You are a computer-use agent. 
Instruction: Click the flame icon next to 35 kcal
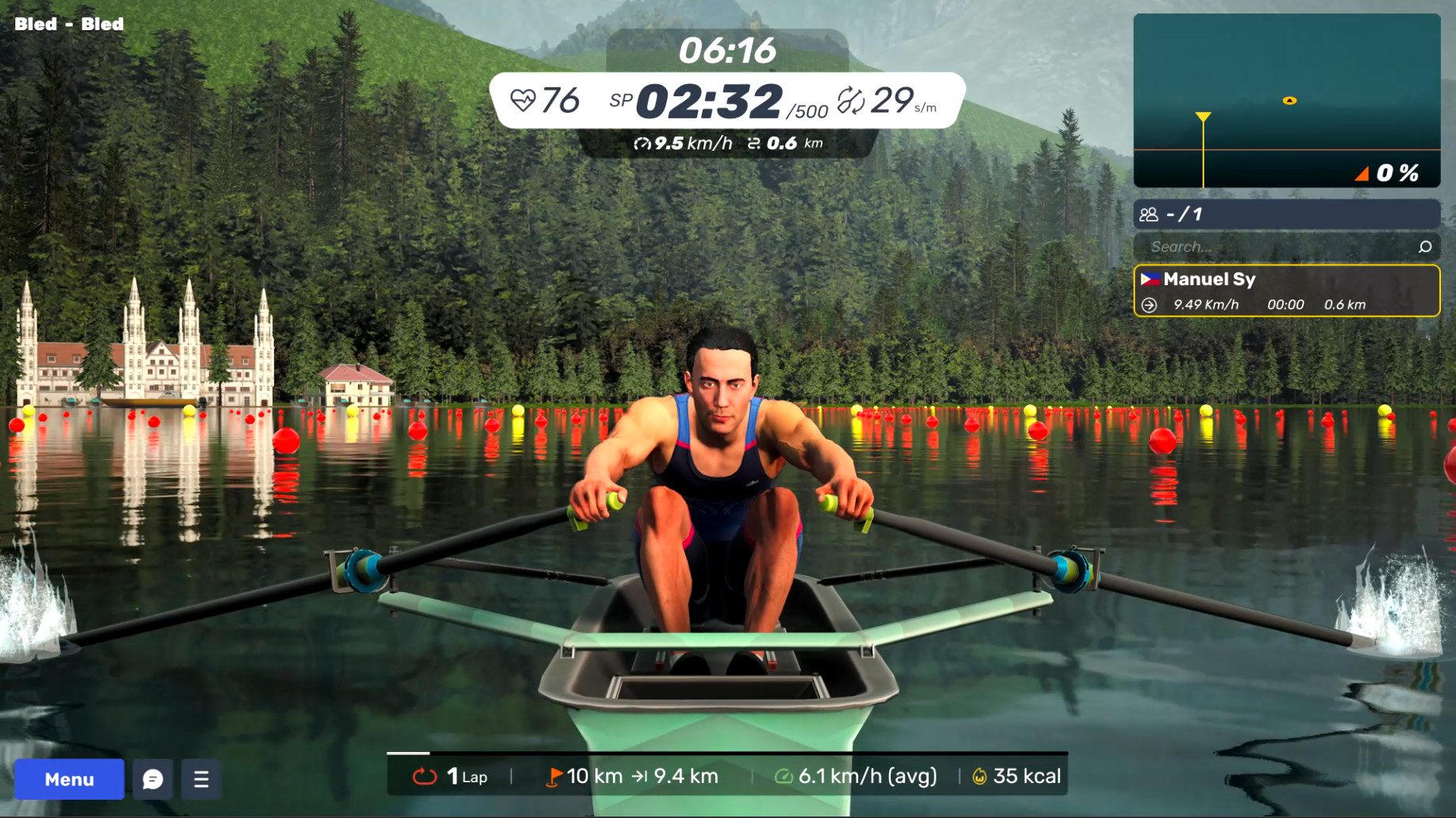pos(980,776)
